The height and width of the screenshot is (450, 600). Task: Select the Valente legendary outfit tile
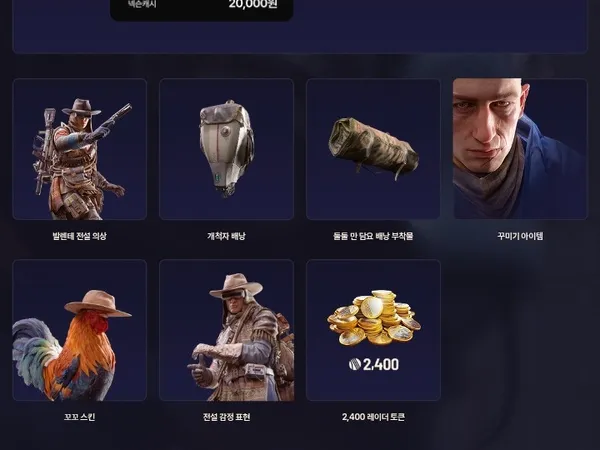79,149
